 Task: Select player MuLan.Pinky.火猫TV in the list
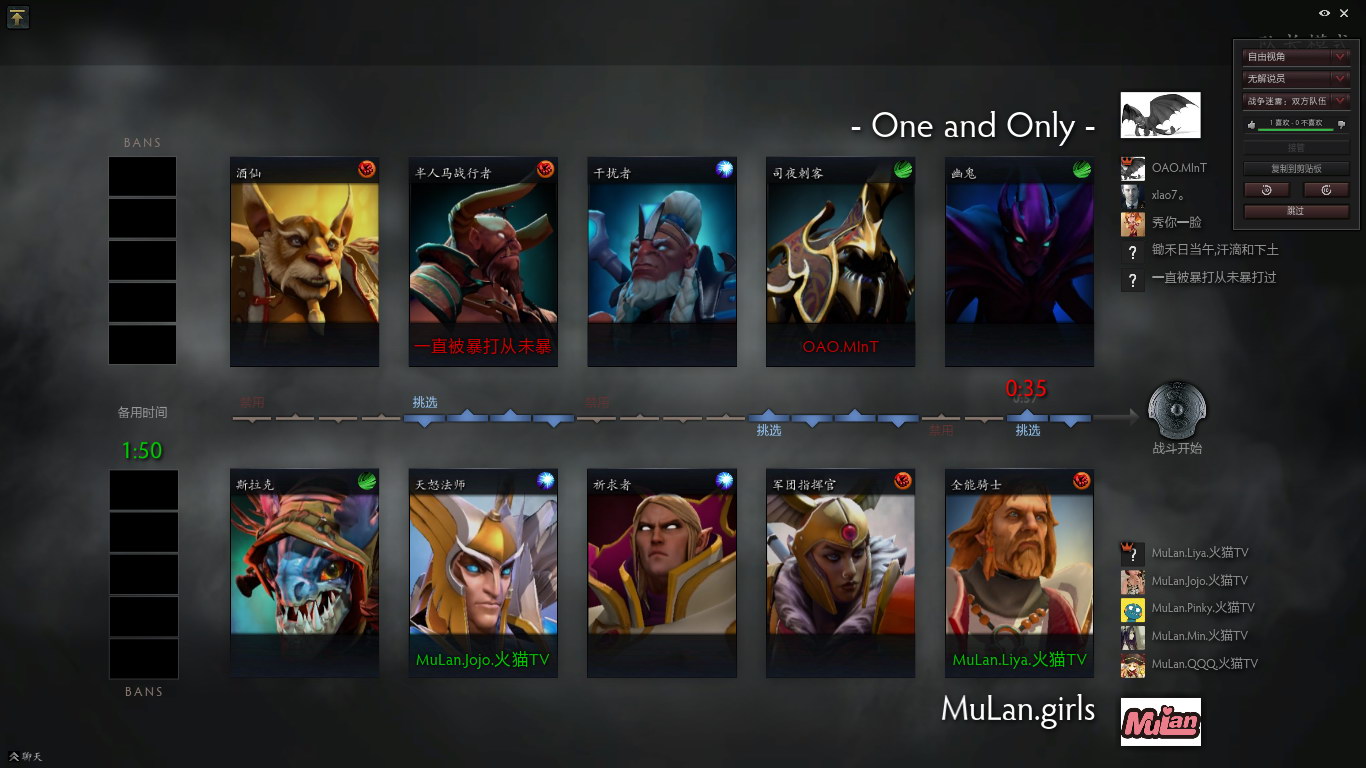(x=1201, y=608)
